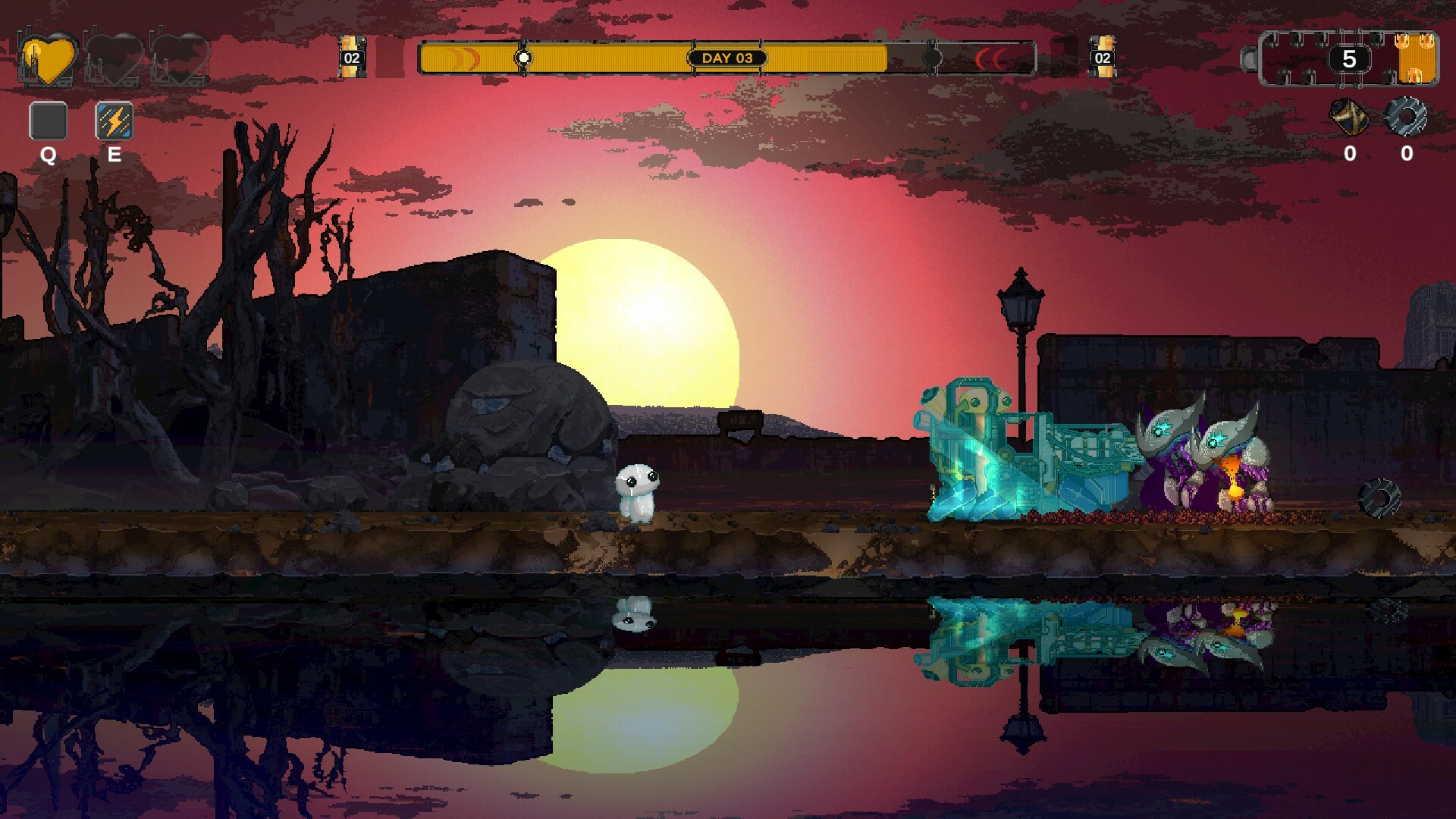Activate the lightning bolt ability icon
This screenshot has height=819, width=1456.
(x=115, y=121)
